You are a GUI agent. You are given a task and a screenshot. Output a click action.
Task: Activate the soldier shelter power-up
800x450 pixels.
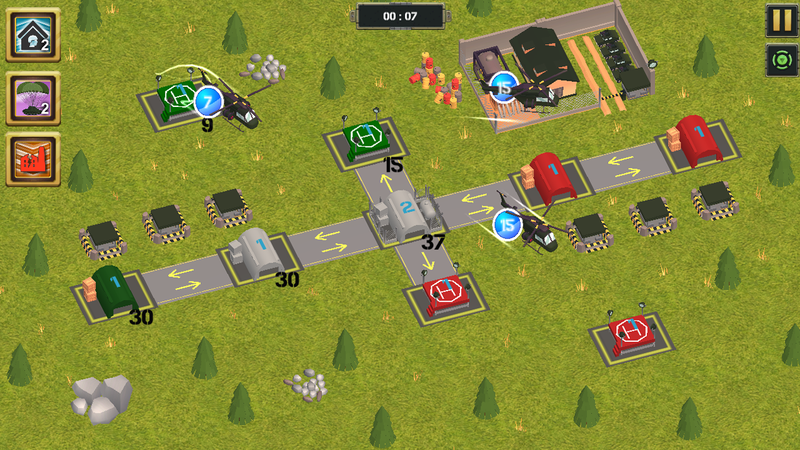pyautogui.click(x=33, y=35)
